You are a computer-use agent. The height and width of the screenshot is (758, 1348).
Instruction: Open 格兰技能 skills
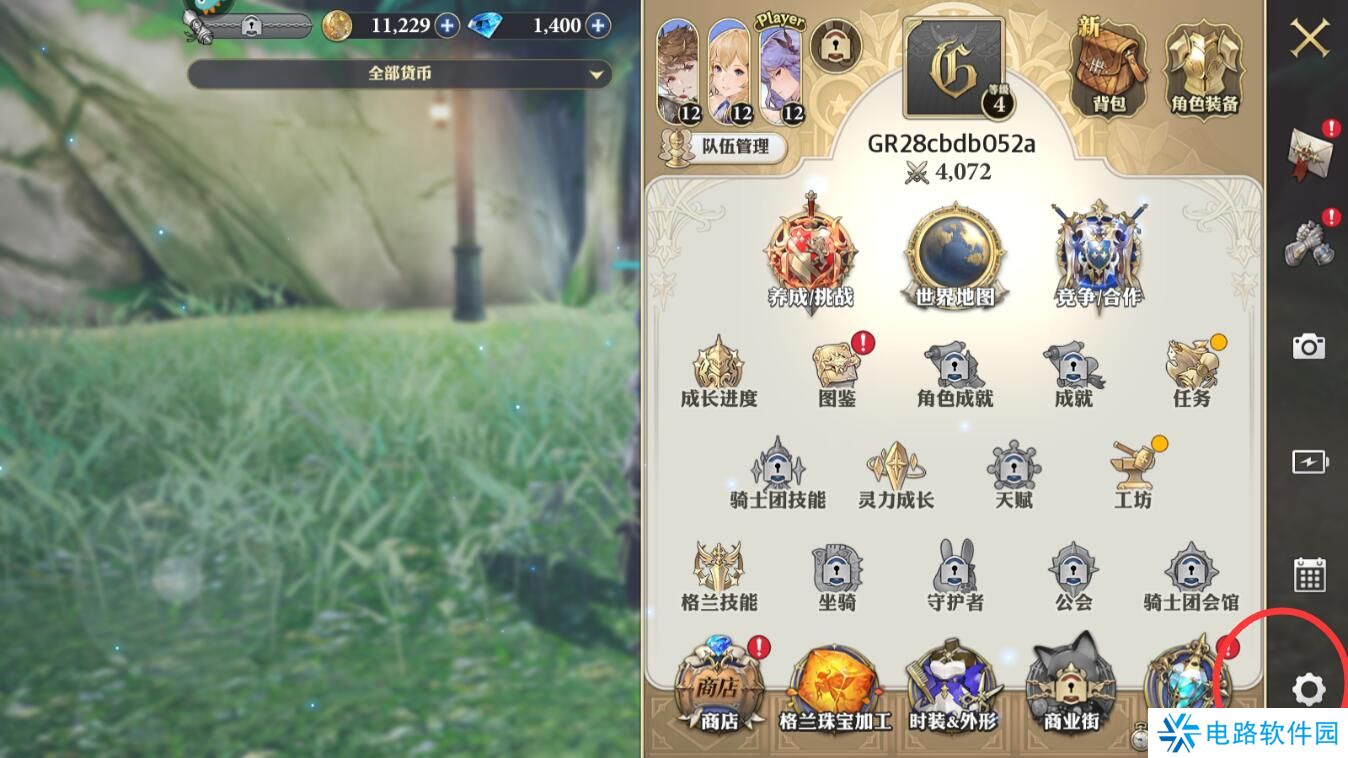[719, 577]
